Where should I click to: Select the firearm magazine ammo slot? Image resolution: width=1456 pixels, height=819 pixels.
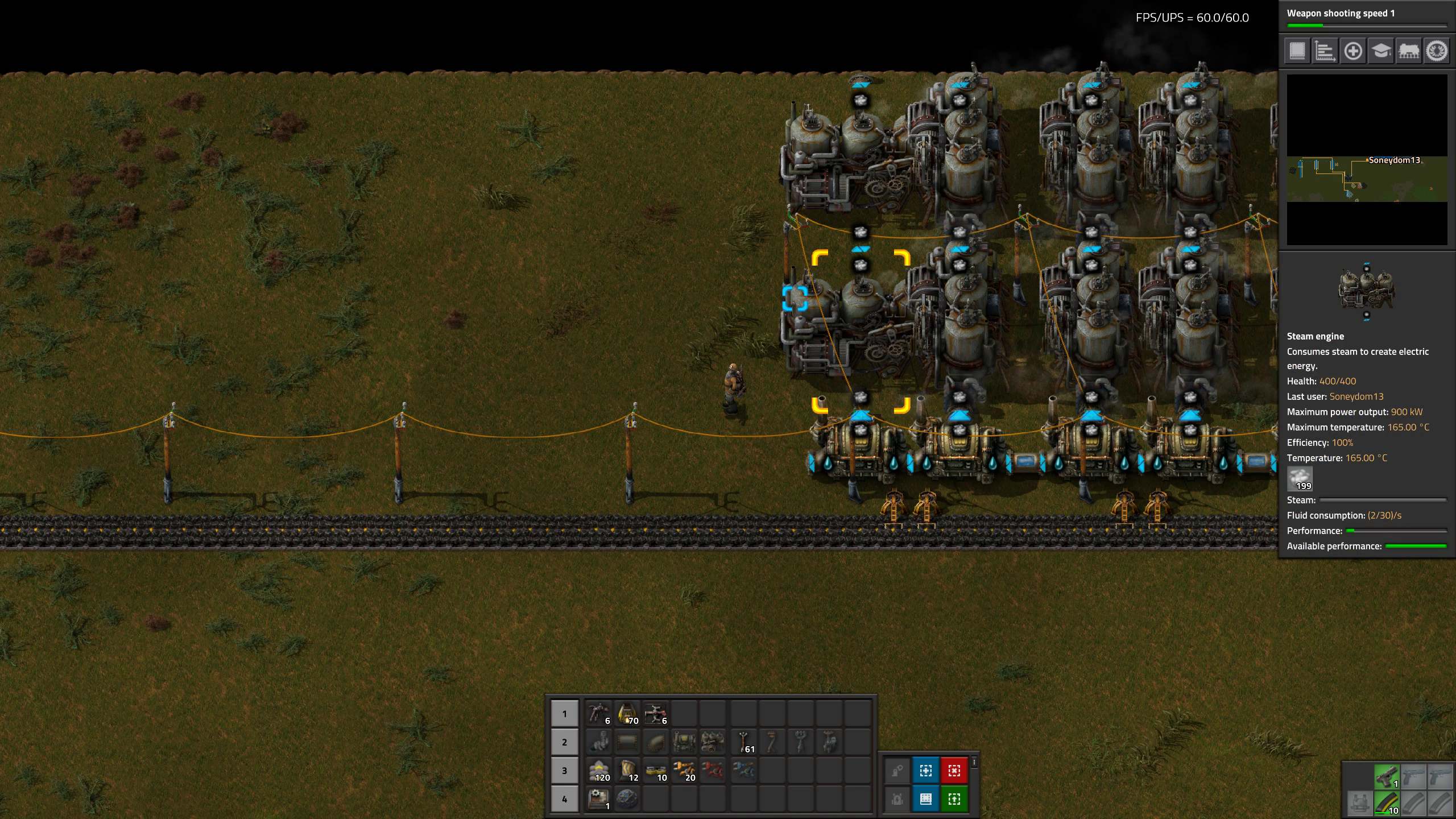tap(1386, 804)
